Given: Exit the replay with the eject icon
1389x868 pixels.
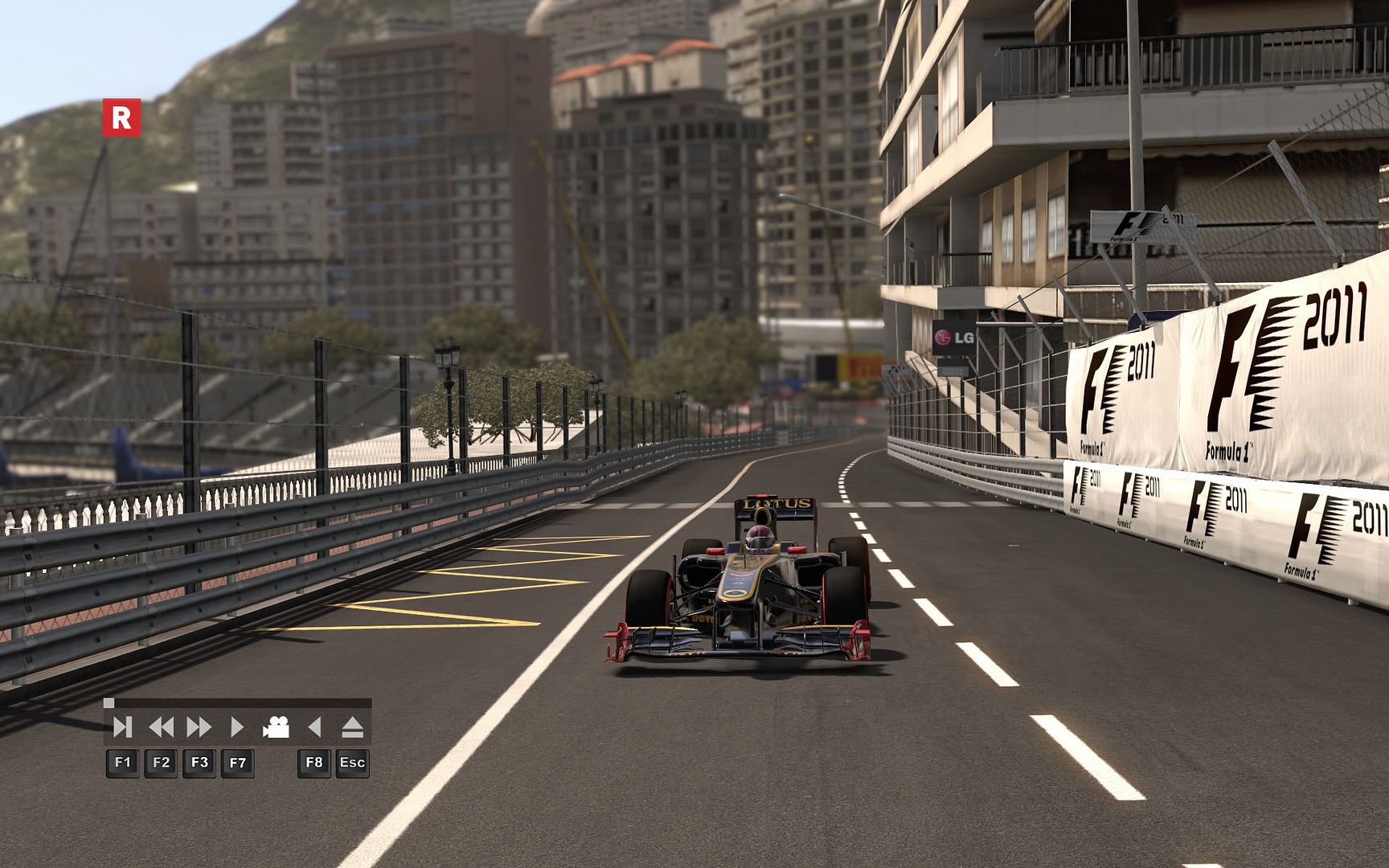Looking at the screenshot, I should (x=352, y=727).
